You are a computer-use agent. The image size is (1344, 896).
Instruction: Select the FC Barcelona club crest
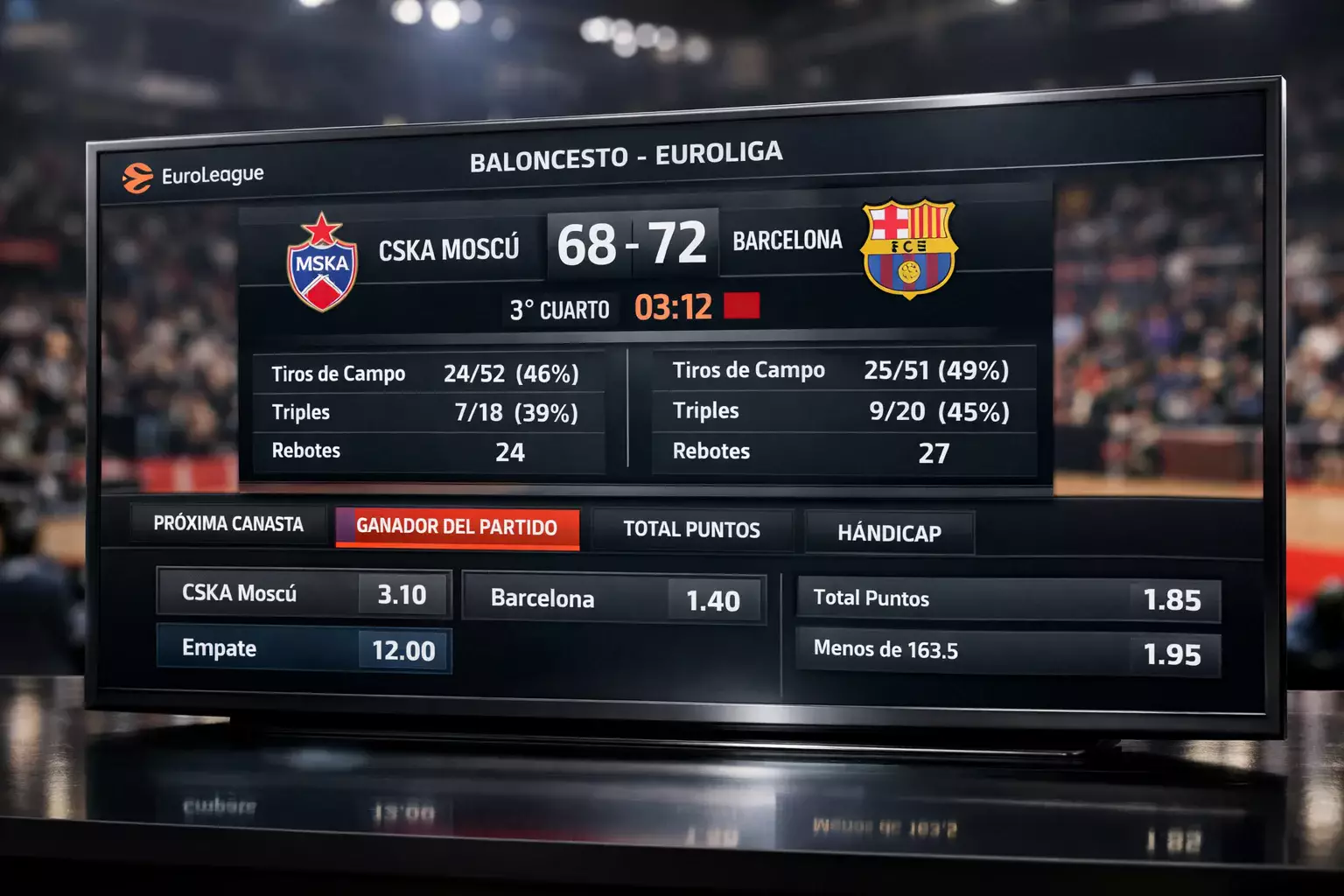coord(906,248)
